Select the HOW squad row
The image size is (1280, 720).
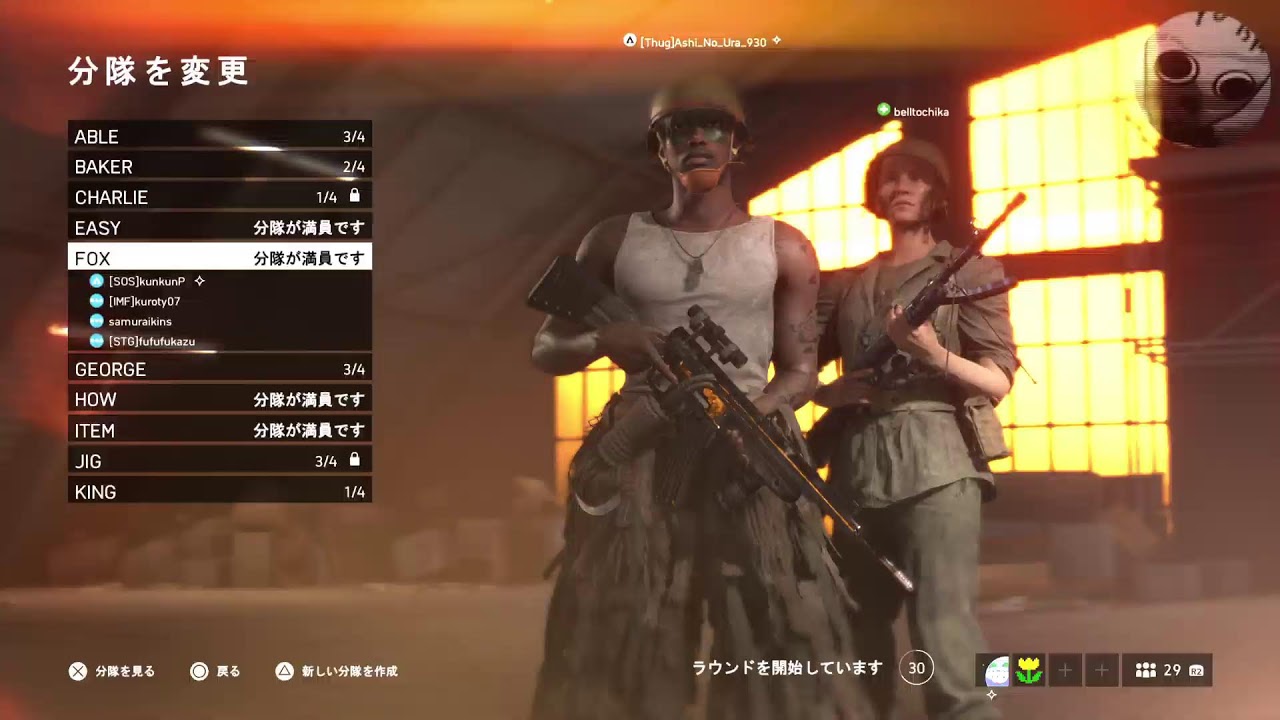219,399
